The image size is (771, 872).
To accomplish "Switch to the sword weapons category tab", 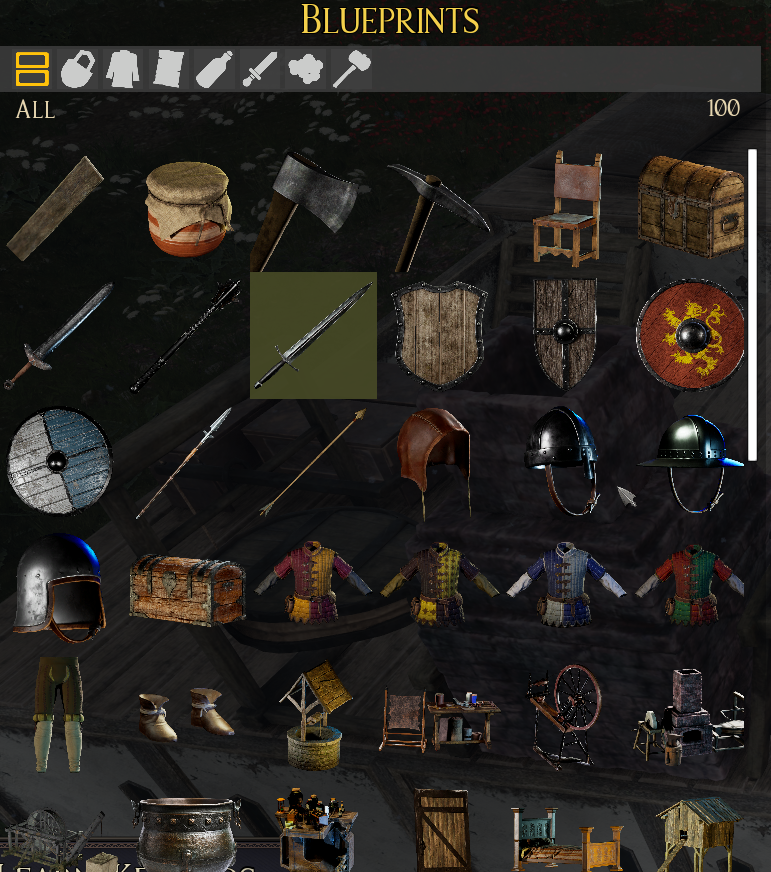I will [260, 69].
